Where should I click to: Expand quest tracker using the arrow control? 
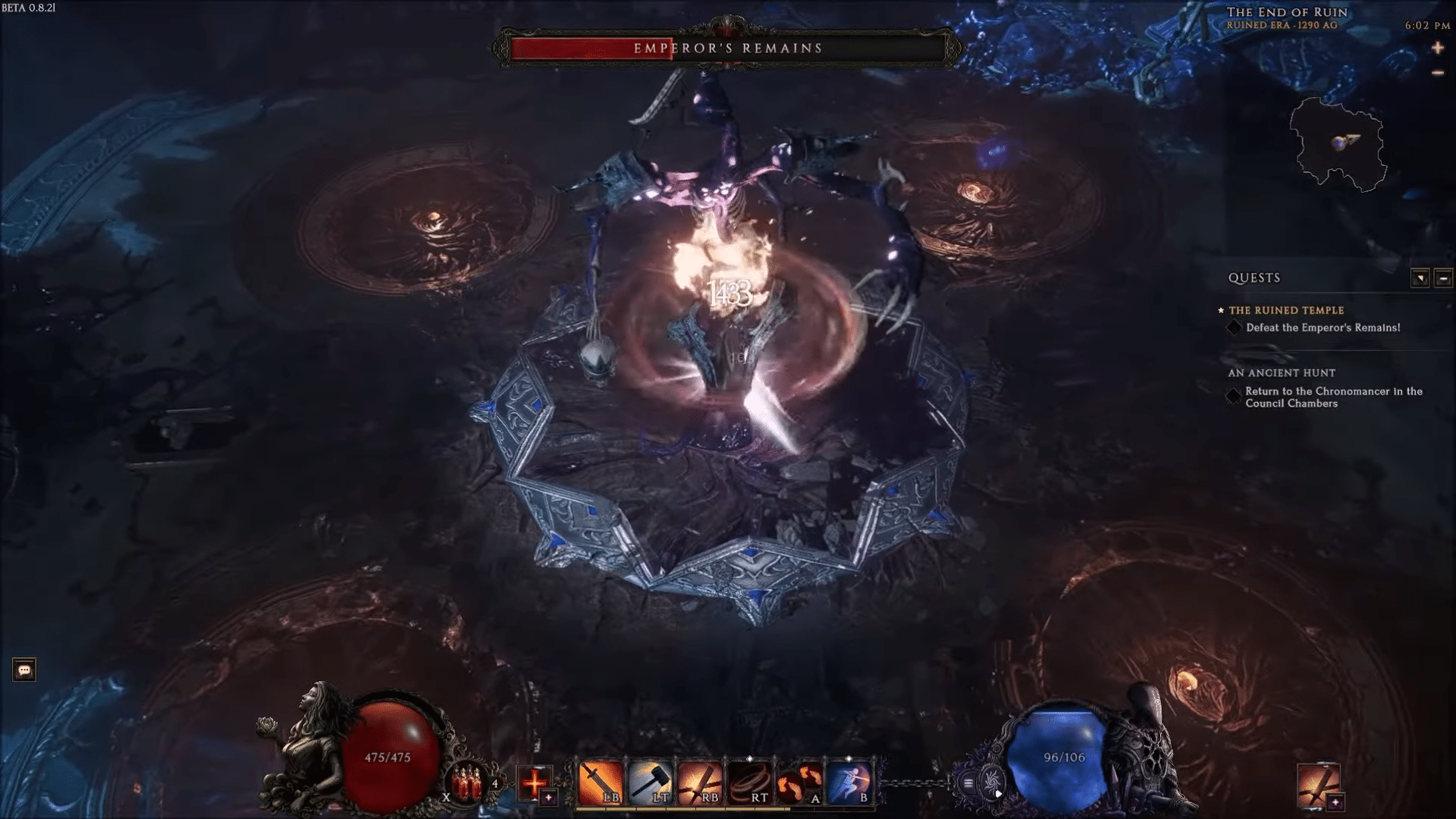click(1419, 278)
